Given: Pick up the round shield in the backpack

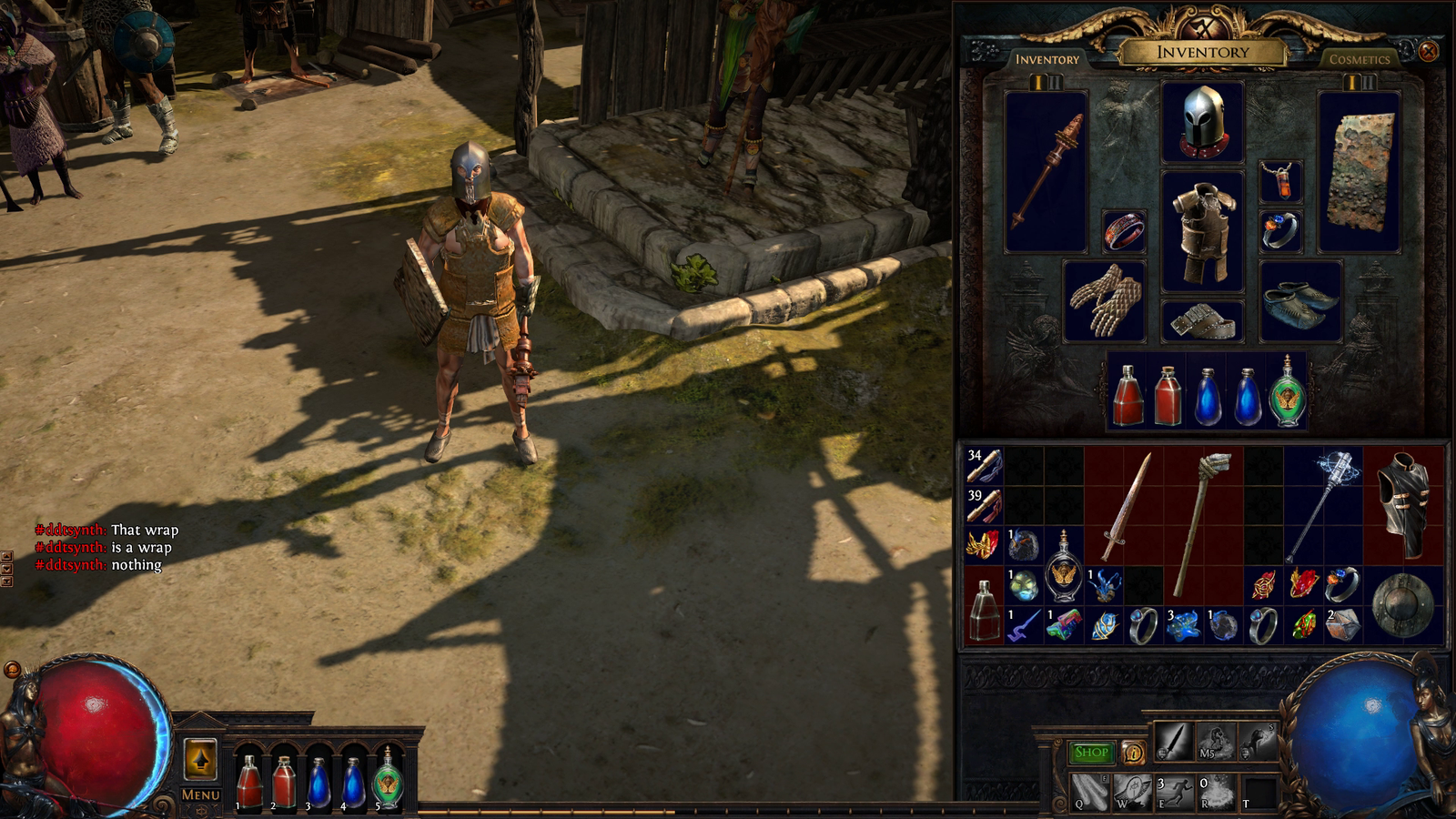Looking at the screenshot, I should pos(1402,604).
